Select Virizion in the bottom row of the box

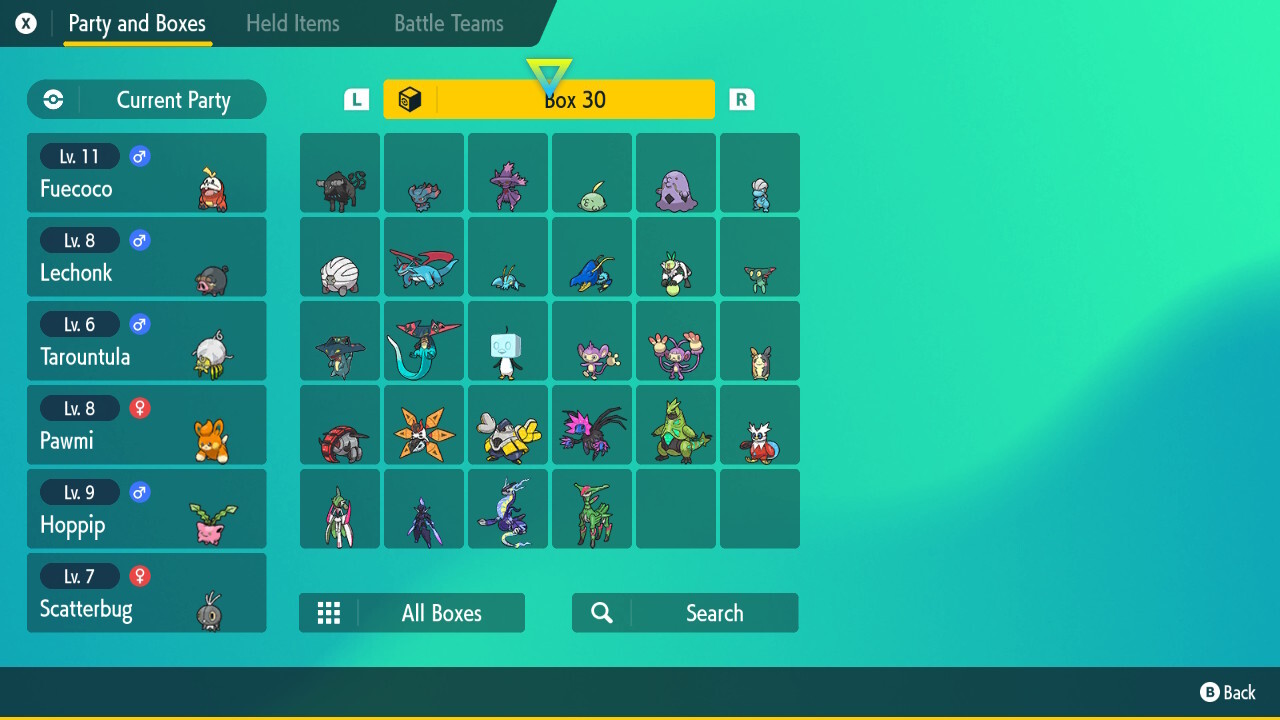pyautogui.click(x=591, y=508)
